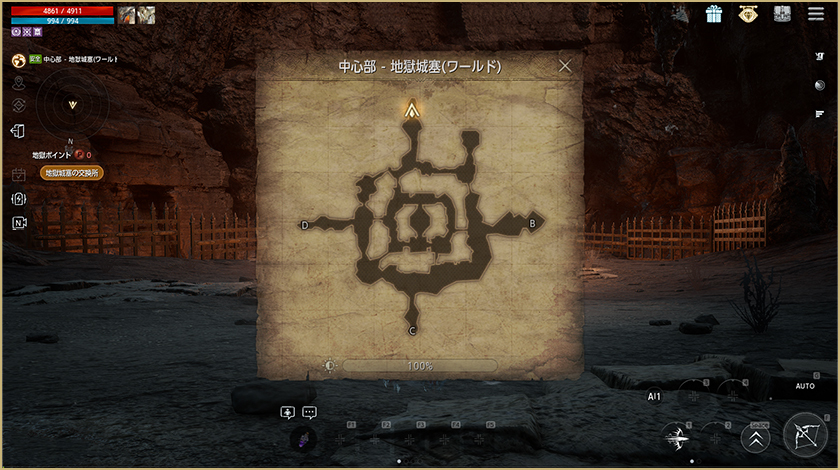Viewport: 840px width, 470px height.
Task: Adjust the map opacity slider at 100%
Action: click(420, 366)
